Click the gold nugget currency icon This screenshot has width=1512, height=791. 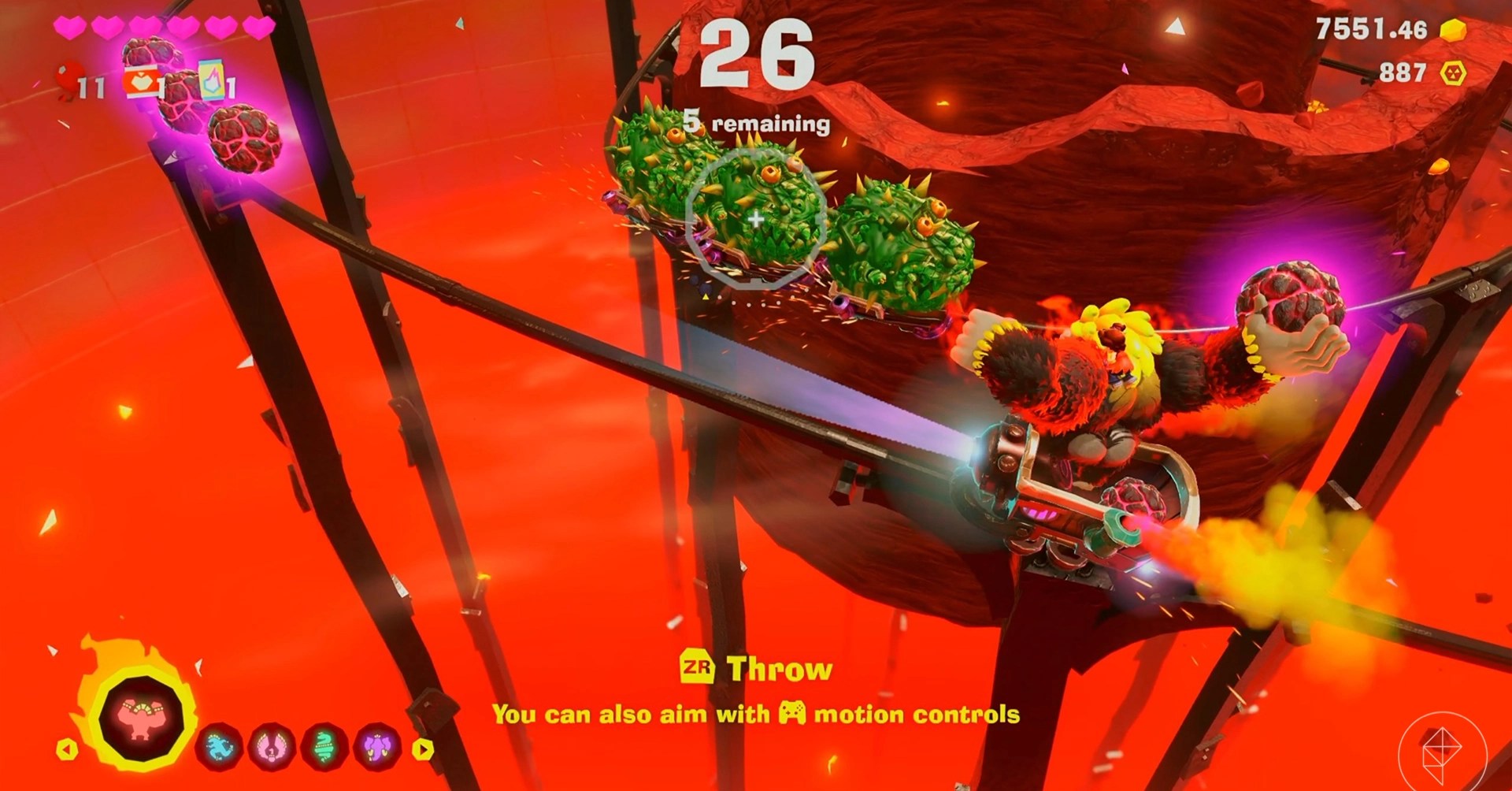click(x=1454, y=30)
